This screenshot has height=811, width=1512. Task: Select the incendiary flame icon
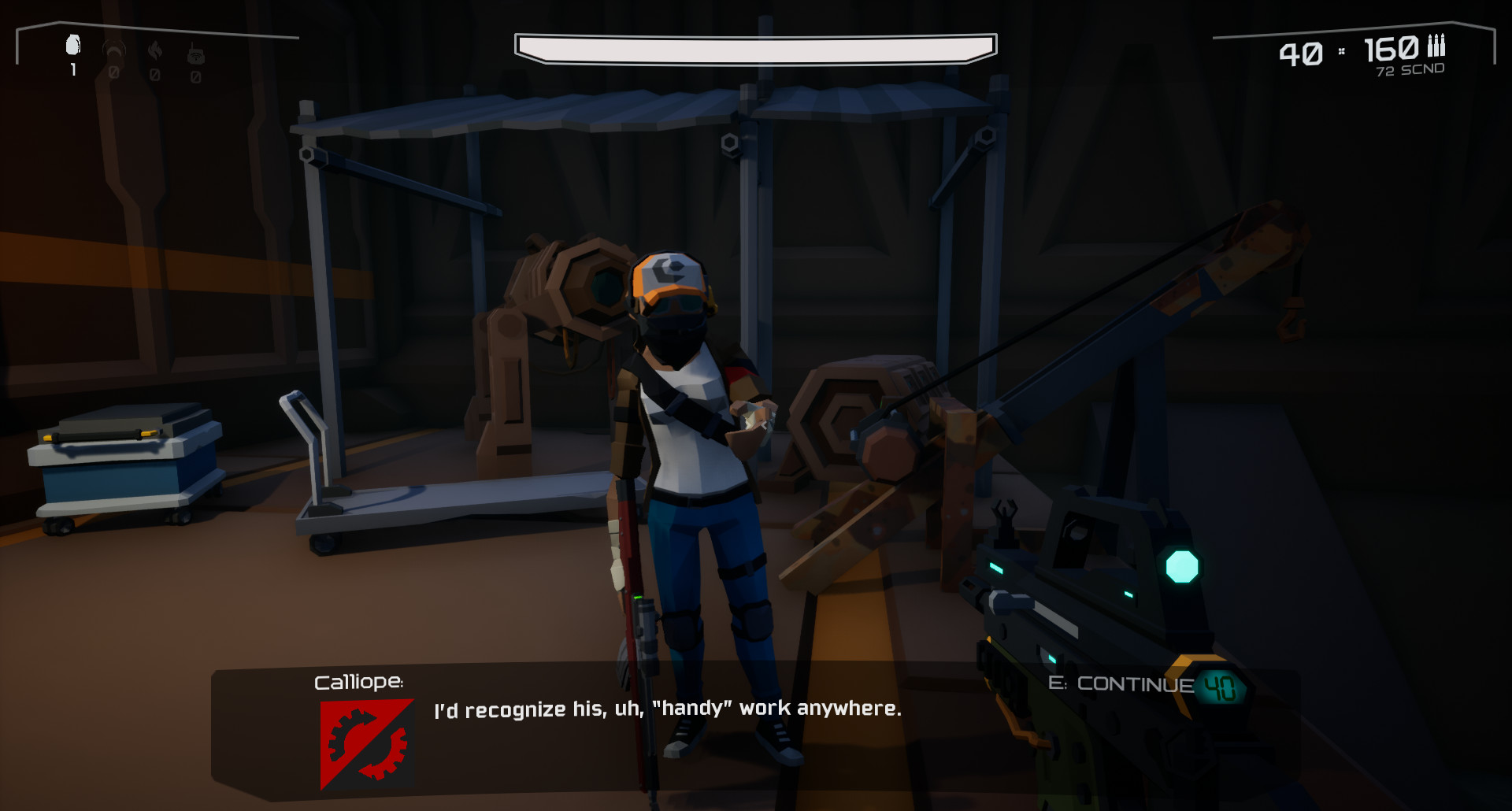pos(154,49)
